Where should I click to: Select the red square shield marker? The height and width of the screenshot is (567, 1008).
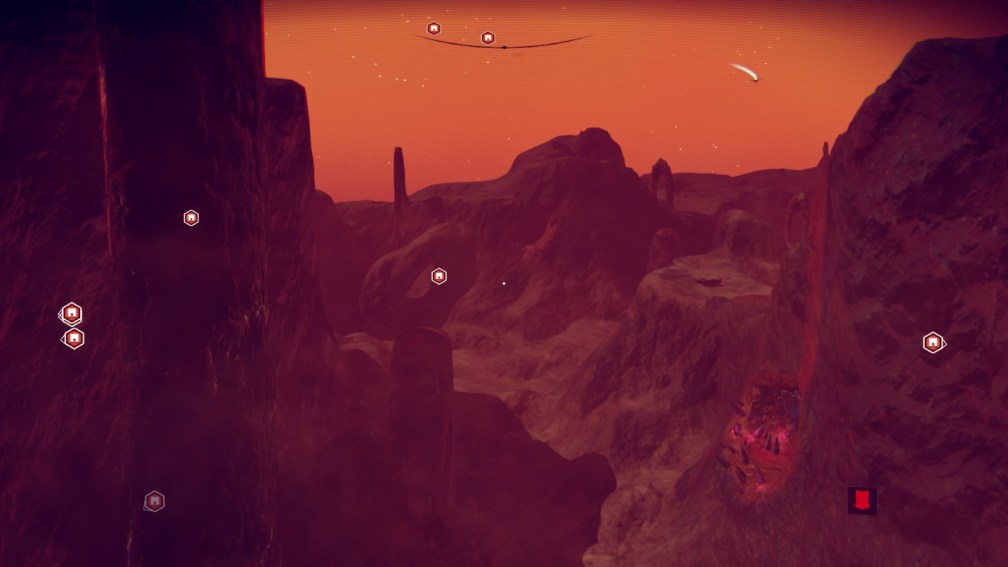(861, 500)
